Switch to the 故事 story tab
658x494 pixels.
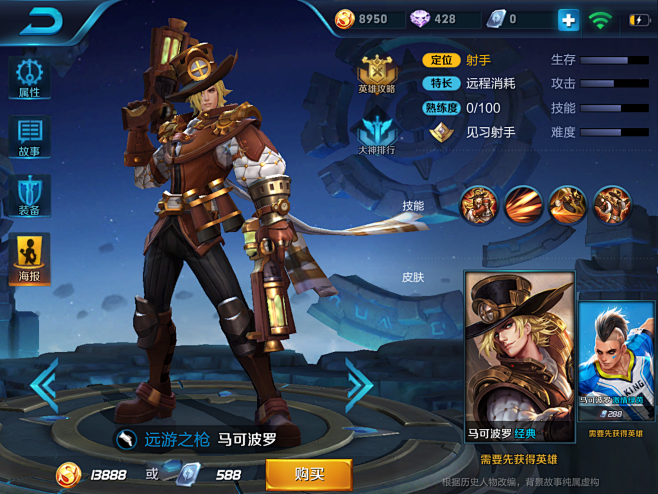29,138
